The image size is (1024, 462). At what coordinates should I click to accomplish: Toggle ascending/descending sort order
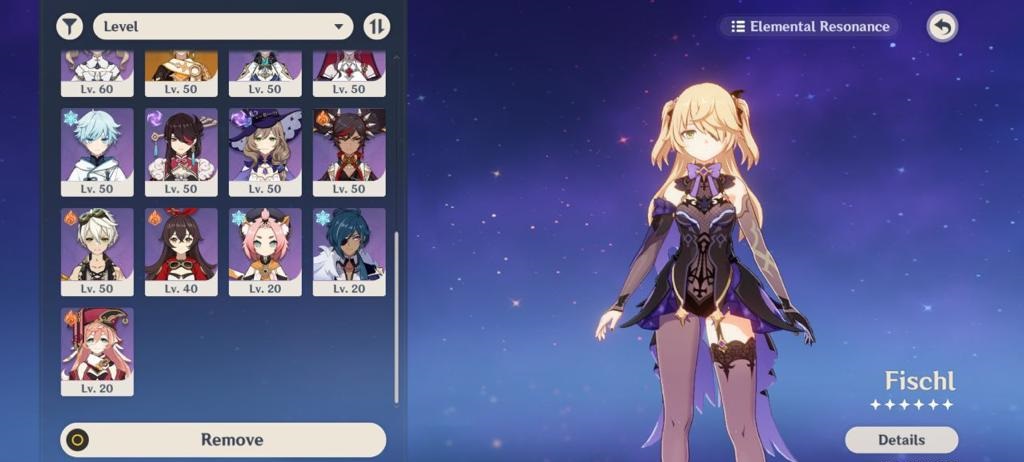pyautogui.click(x=377, y=26)
